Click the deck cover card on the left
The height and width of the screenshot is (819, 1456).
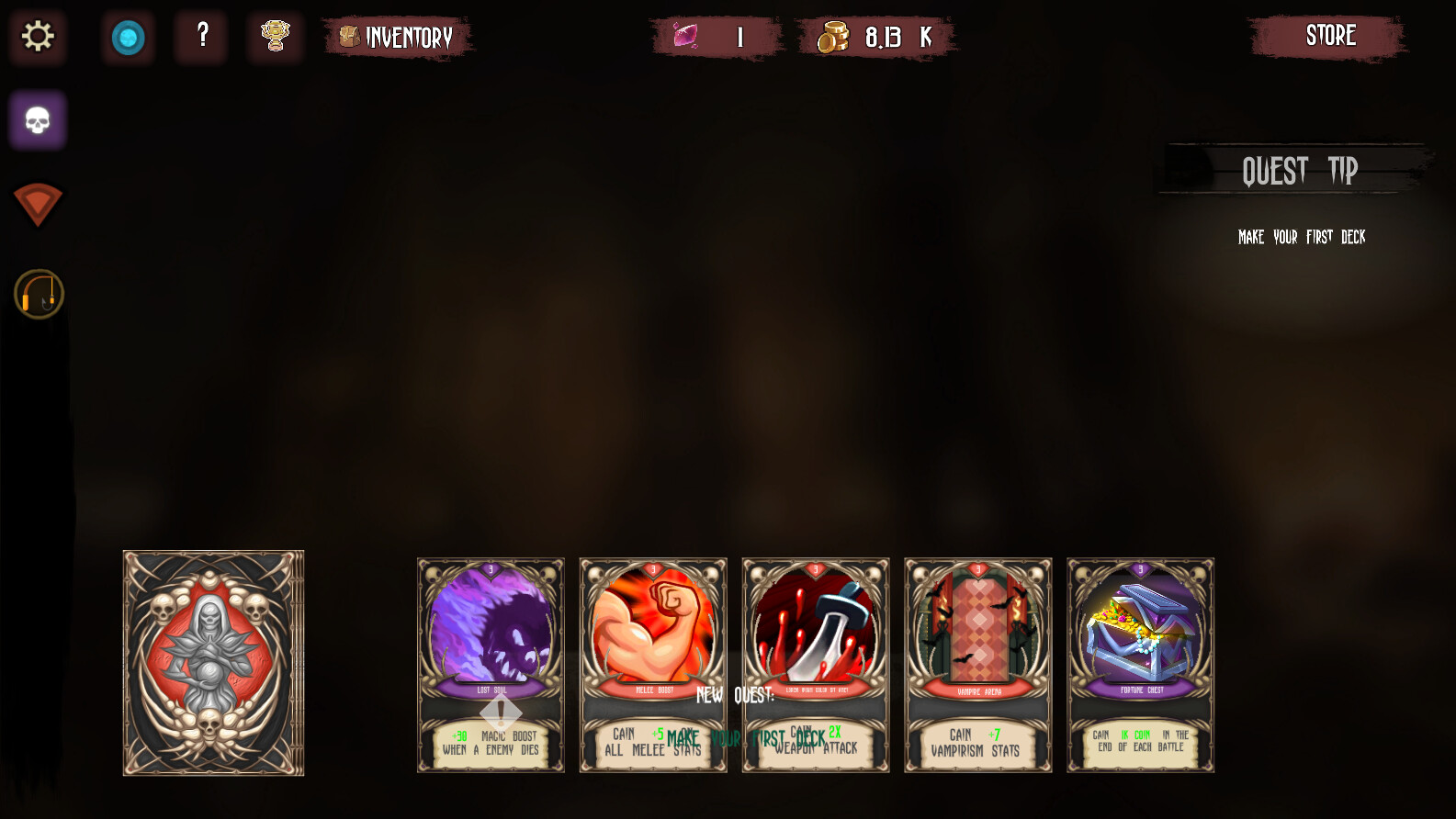213,664
